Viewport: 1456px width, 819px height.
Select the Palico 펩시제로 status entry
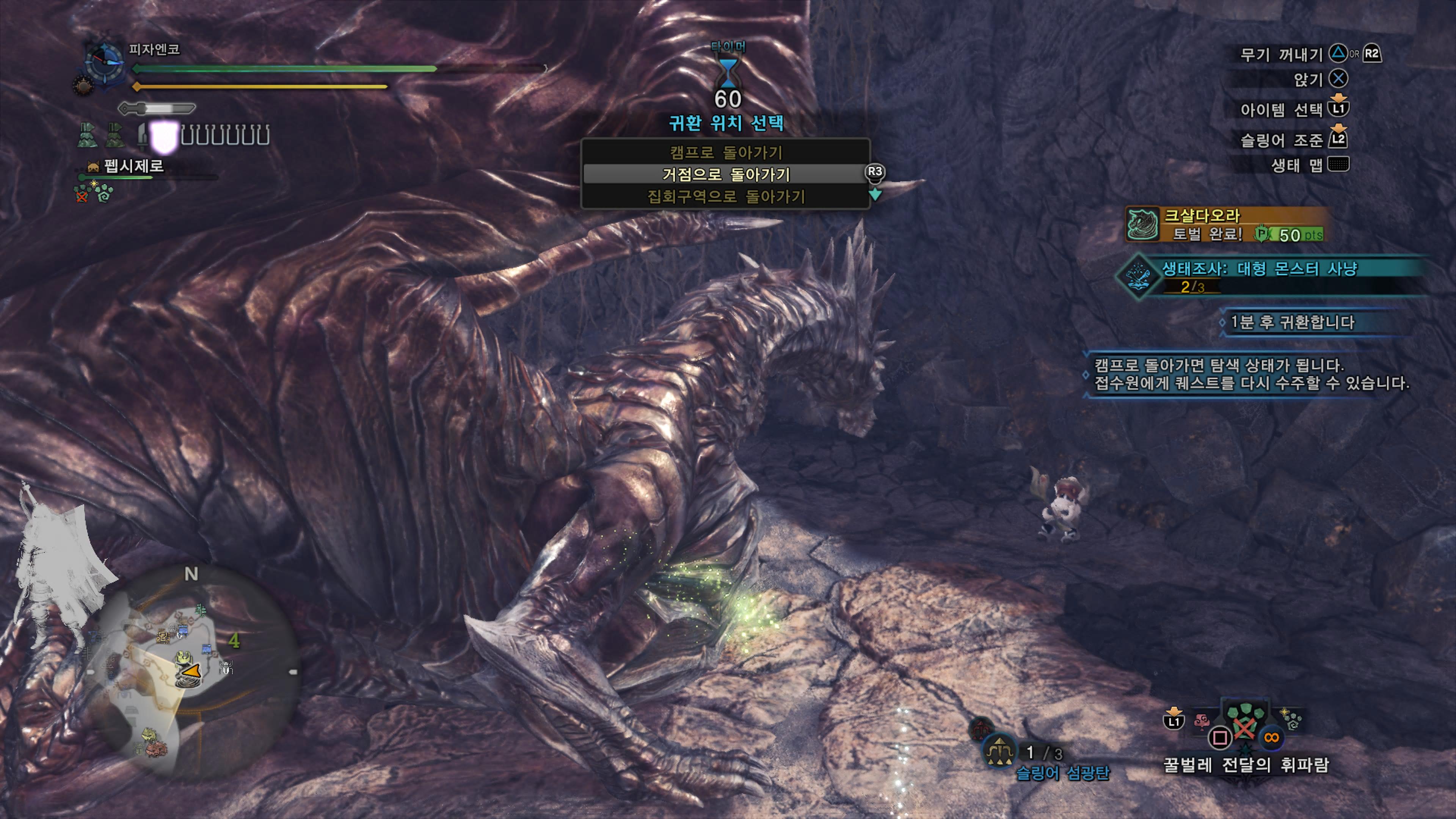coord(133,166)
